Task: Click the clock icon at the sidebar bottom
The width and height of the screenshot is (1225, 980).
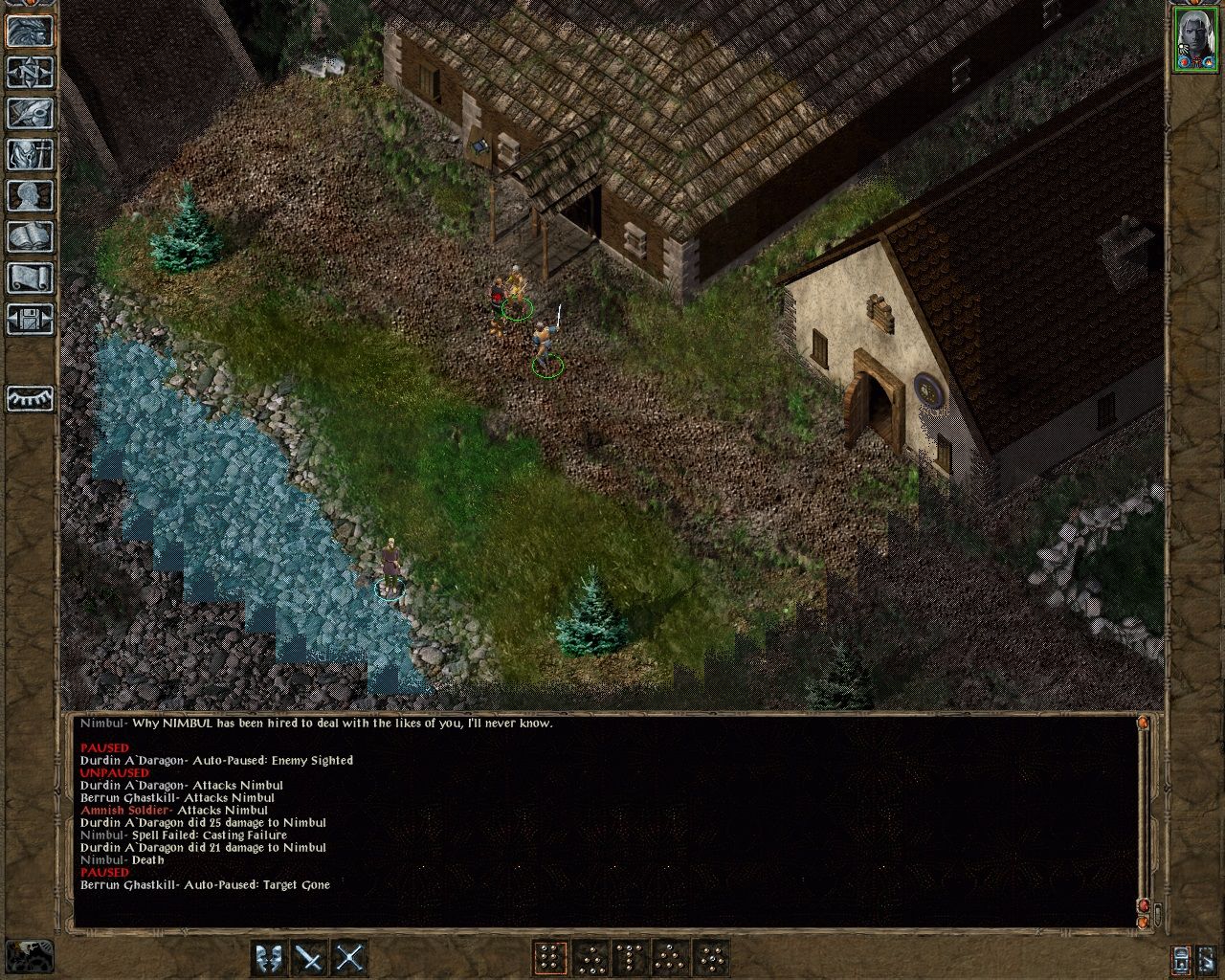Action: (x=29, y=398)
